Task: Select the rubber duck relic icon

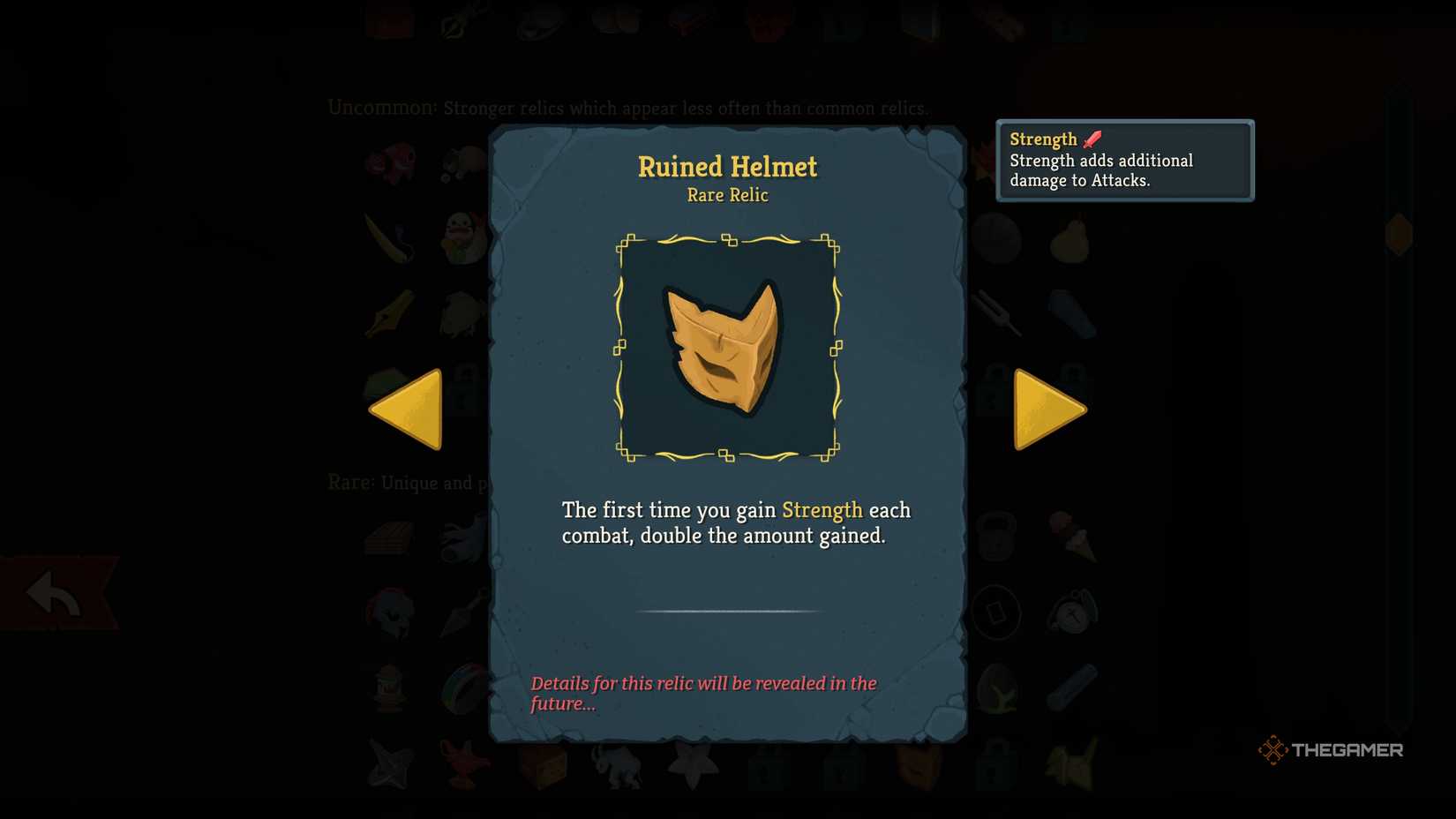Action: pos(462,237)
